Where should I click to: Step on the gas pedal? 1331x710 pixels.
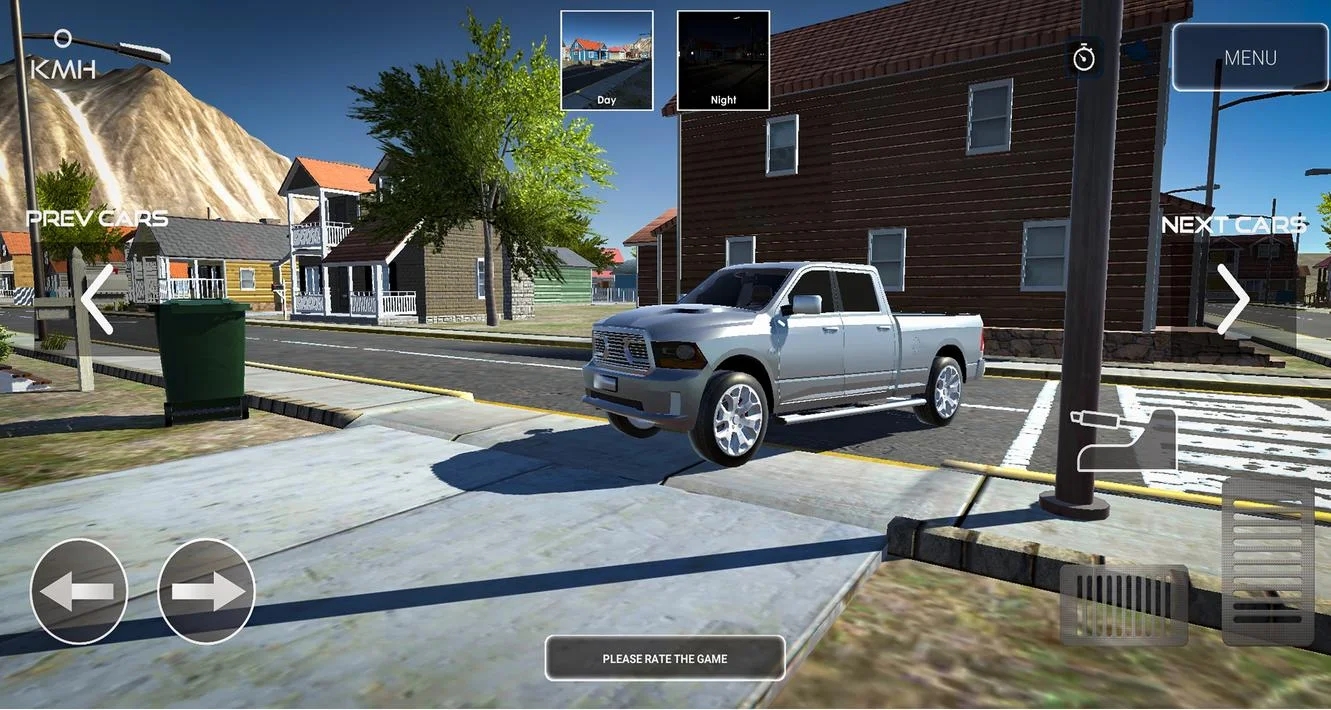[1268, 560]
